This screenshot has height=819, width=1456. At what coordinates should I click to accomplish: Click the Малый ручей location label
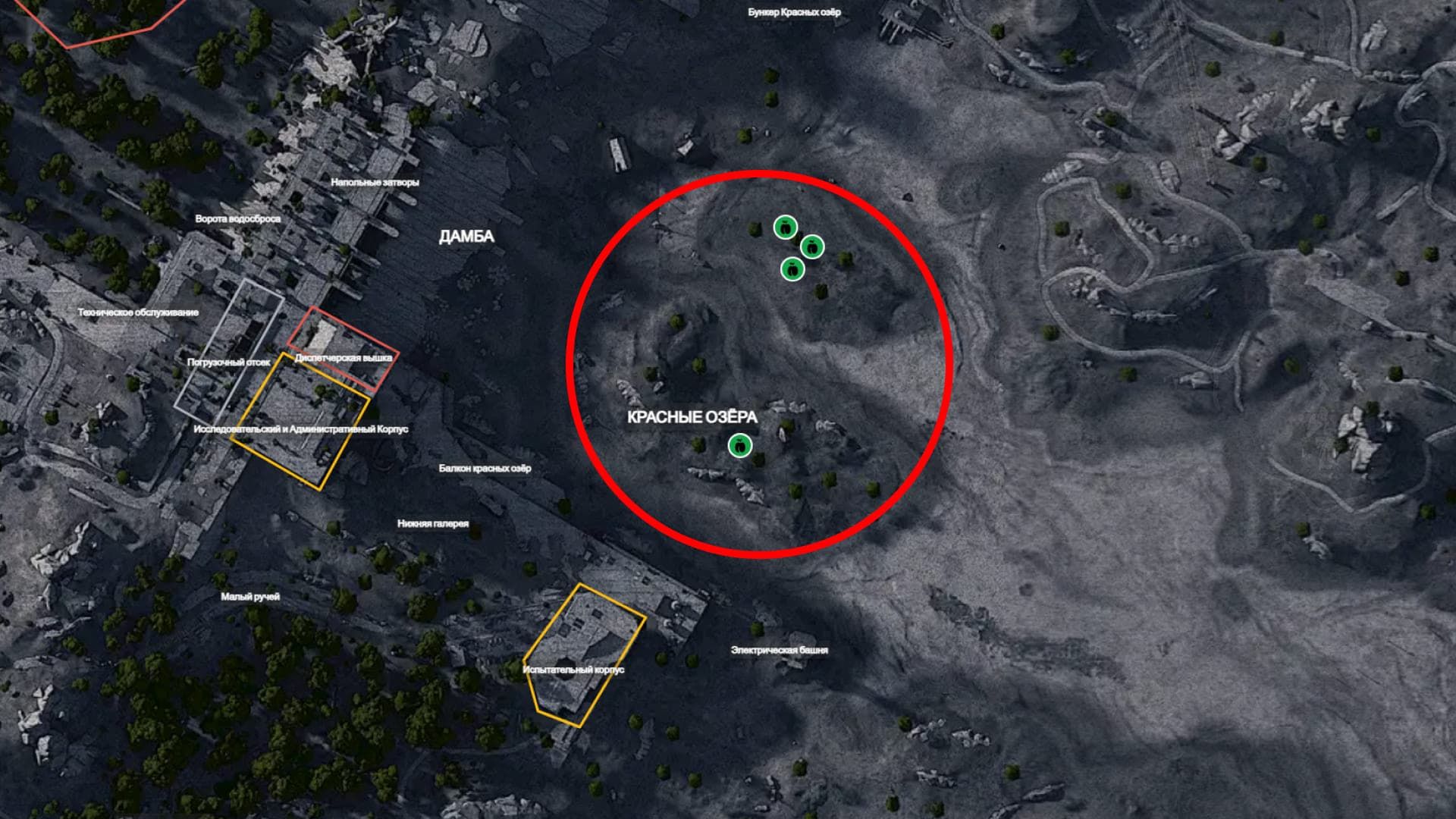click(x=250, y=597)
